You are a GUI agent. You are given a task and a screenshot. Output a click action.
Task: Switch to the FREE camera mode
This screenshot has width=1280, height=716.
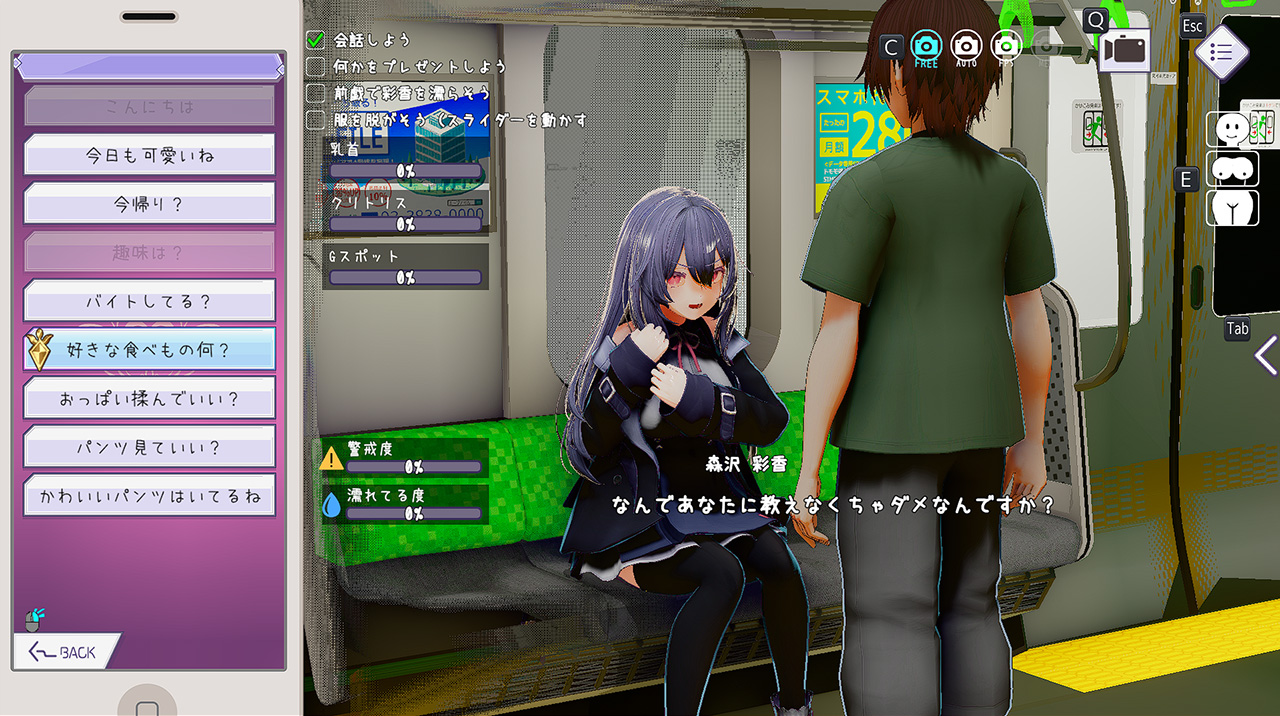(926, 46)
